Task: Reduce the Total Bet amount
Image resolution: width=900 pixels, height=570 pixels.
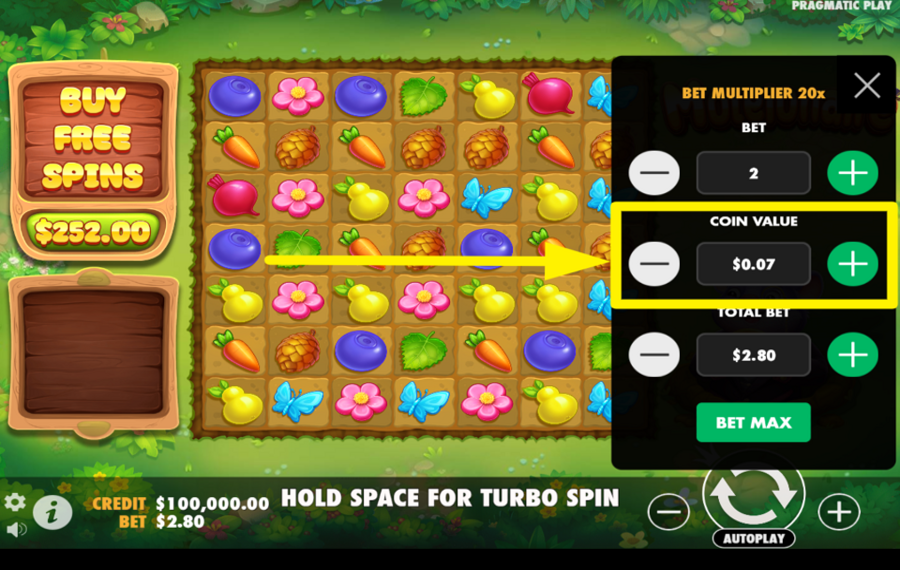Action: point(654,355)
